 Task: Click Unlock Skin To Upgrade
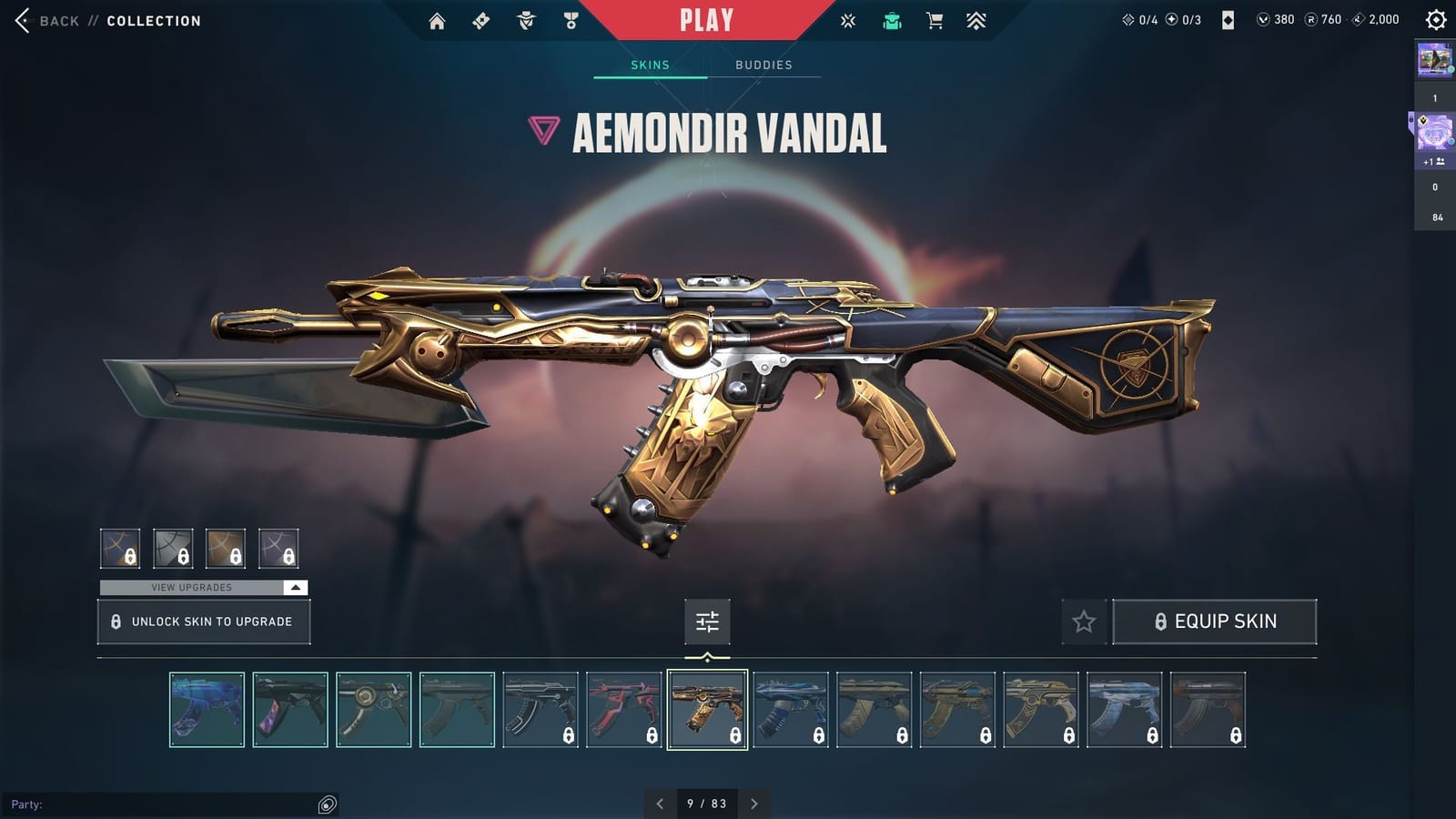203,621
